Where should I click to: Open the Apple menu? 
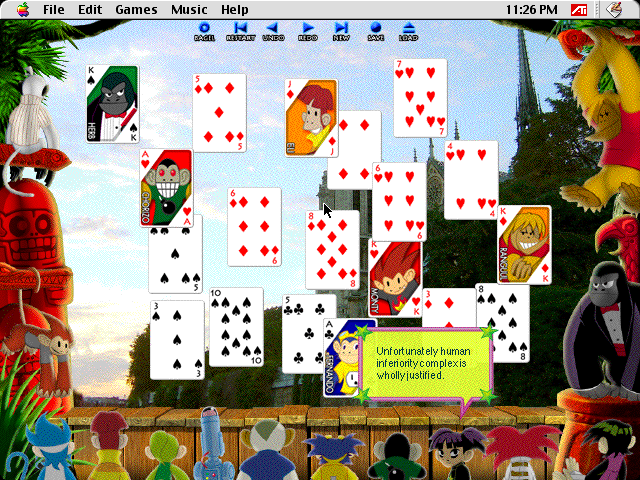point(22,9)
